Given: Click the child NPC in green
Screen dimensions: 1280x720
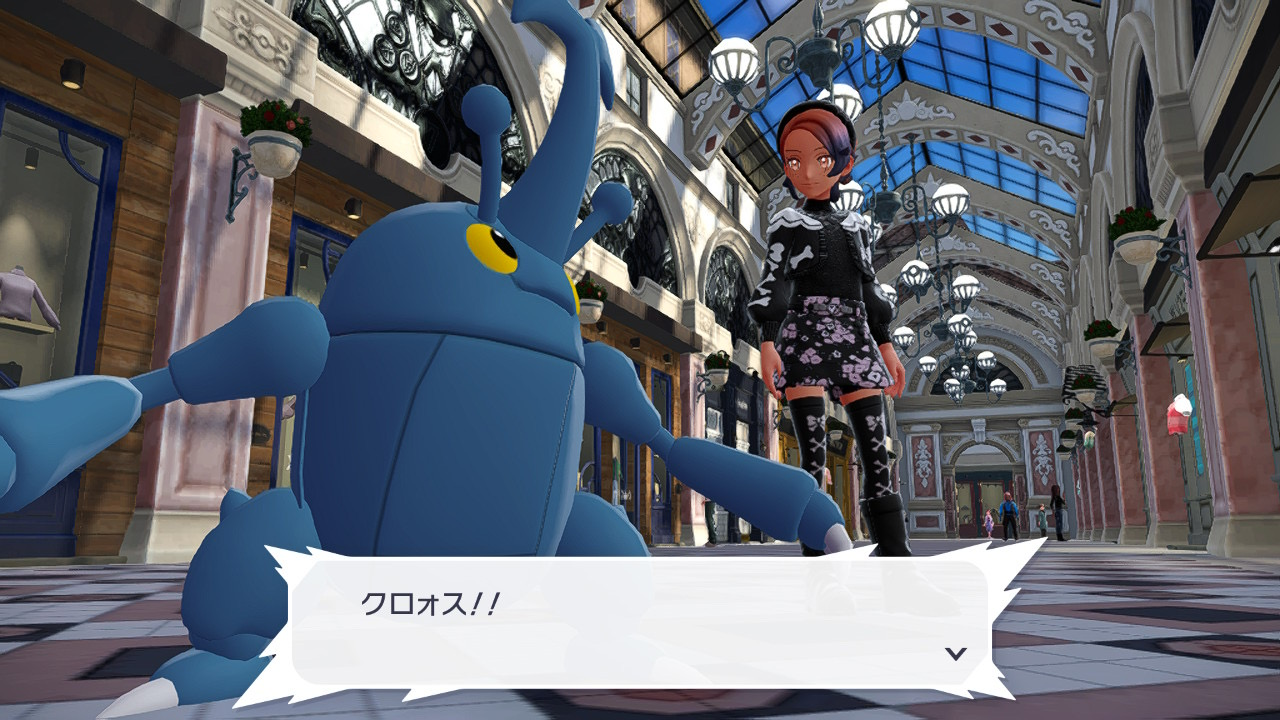Looking at the screenshot, I should pos(1042,515).
